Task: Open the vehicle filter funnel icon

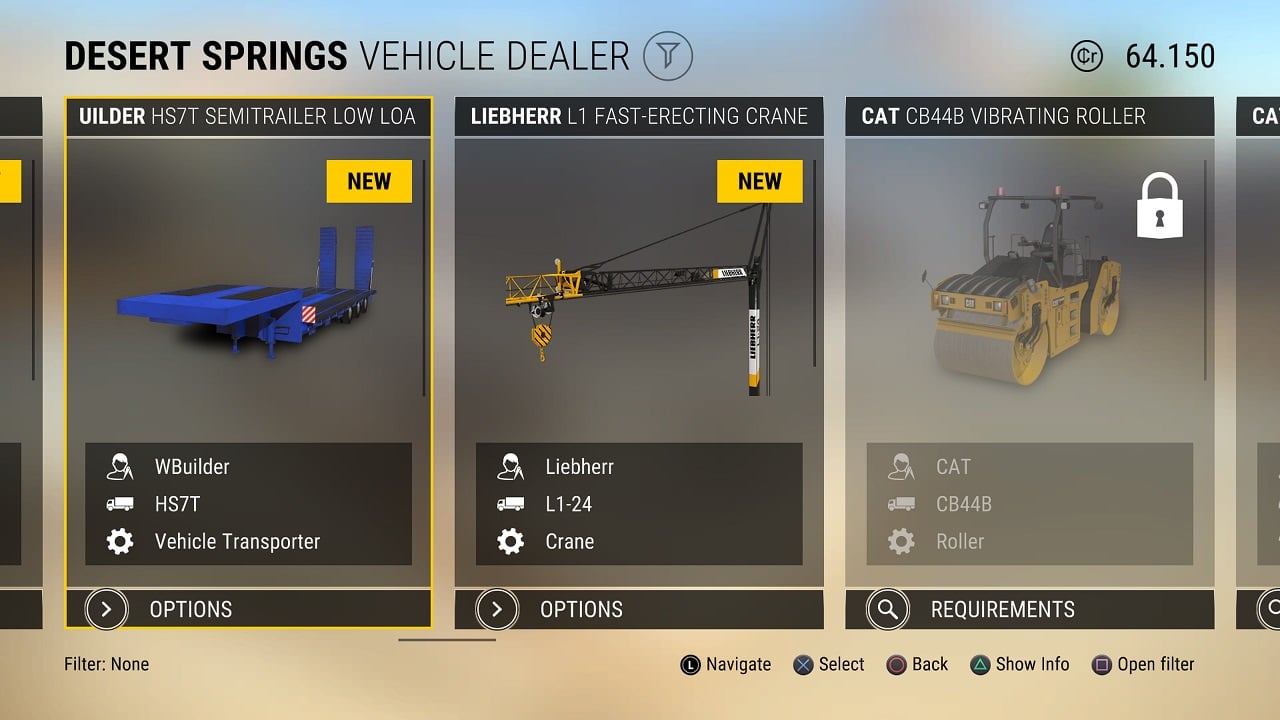Action: coord(667,56)
